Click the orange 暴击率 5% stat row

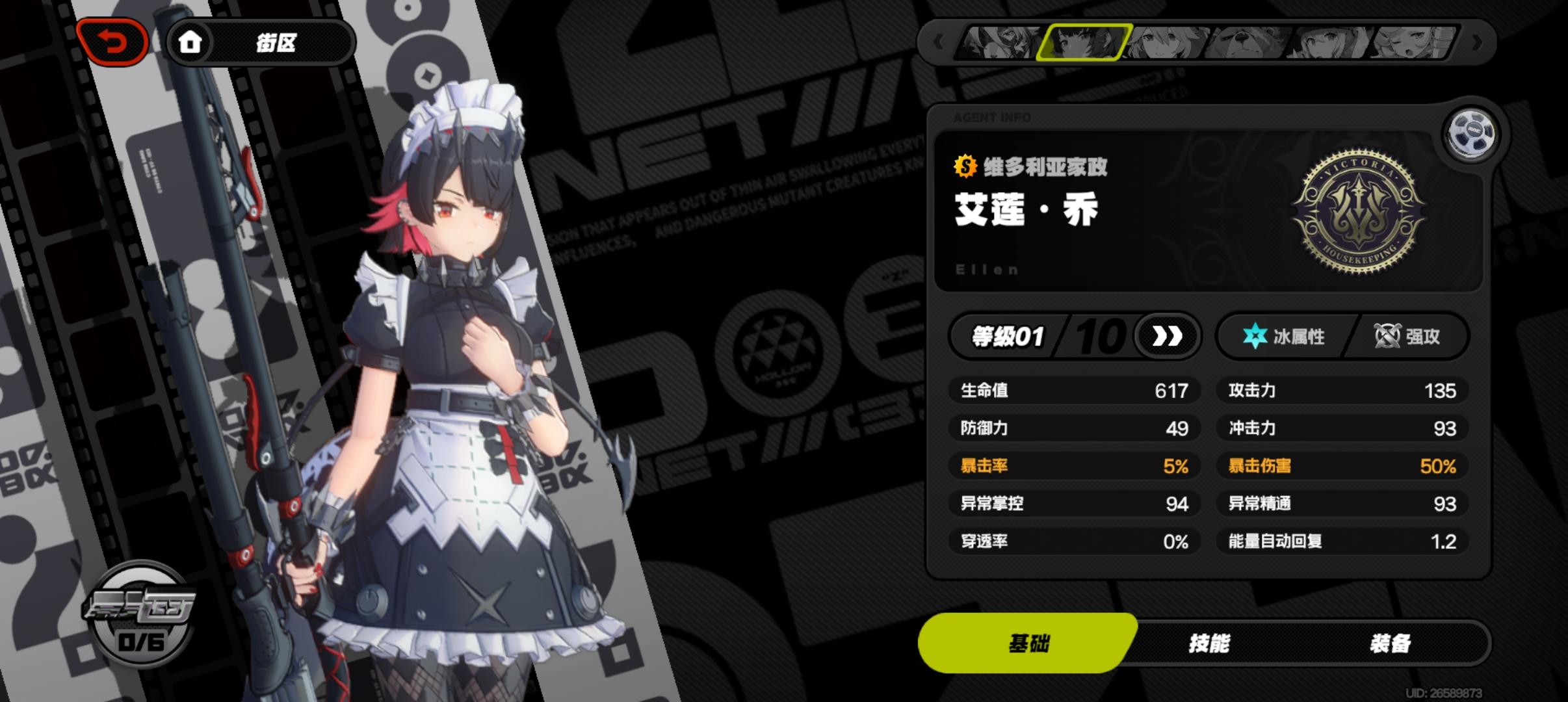tap(1076, 466)
